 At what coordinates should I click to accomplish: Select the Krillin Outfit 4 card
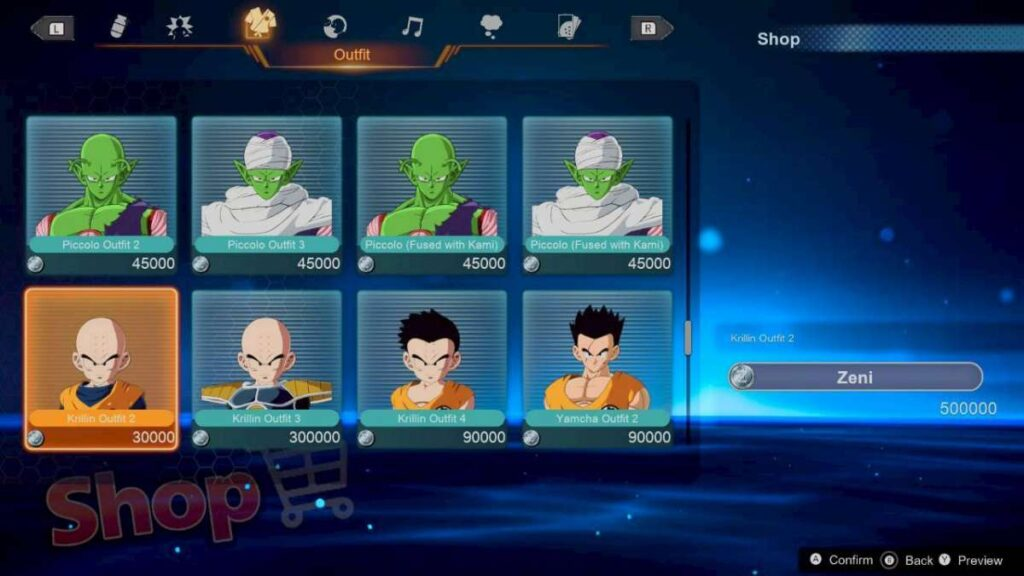coord(432,367)
